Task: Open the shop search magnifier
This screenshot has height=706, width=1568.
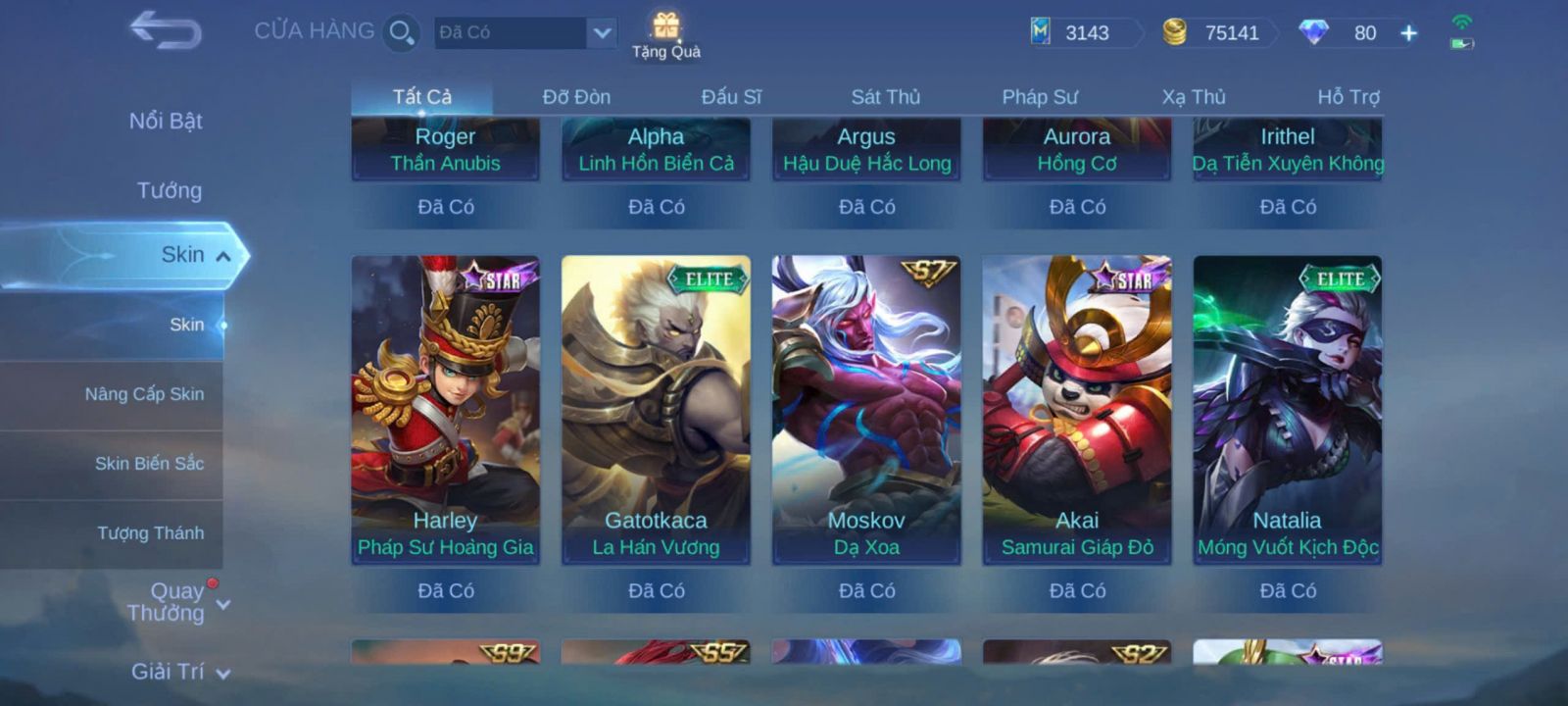Action: point(401,32)
